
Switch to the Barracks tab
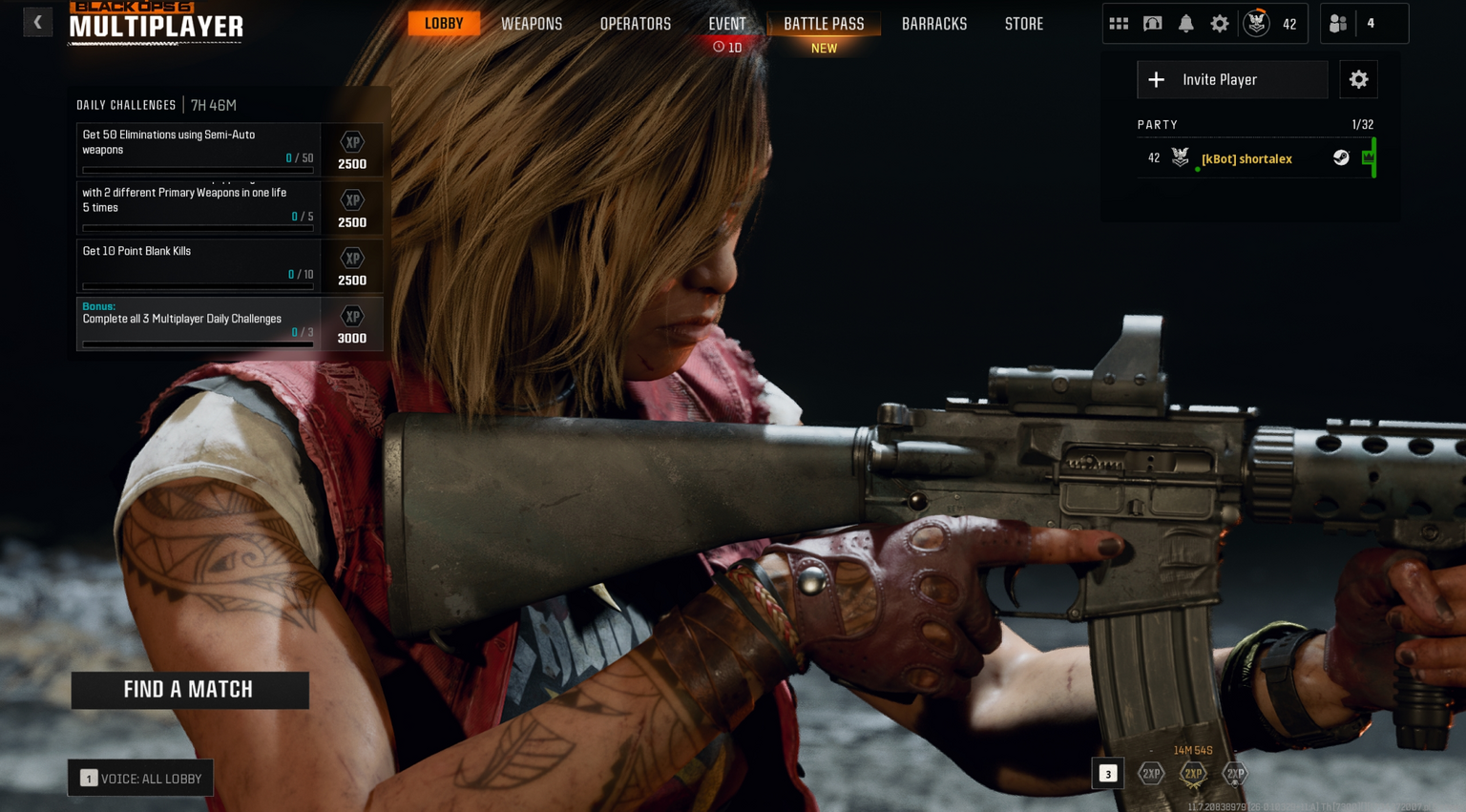click(x=934, y=24)
